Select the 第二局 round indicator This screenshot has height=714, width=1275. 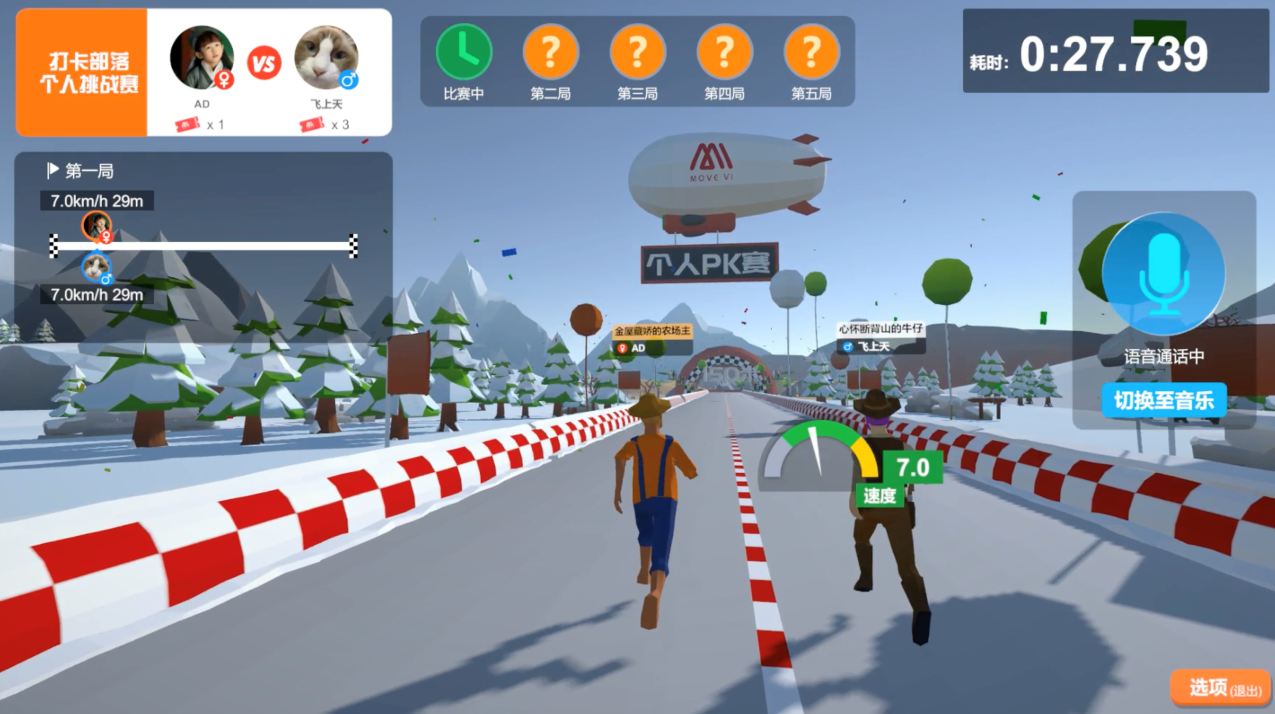[551, 51]
